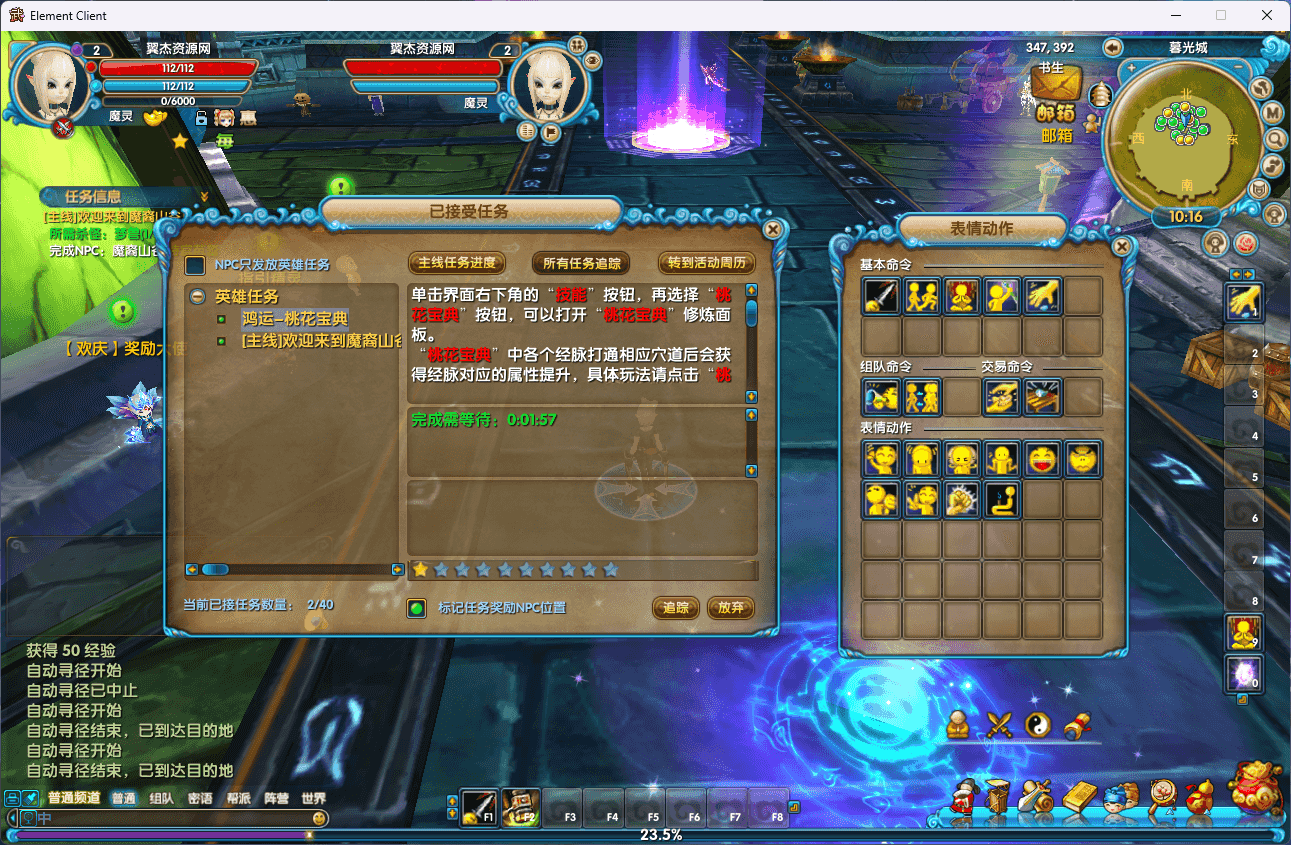Minimize the Element Client window

[1175, 15]
